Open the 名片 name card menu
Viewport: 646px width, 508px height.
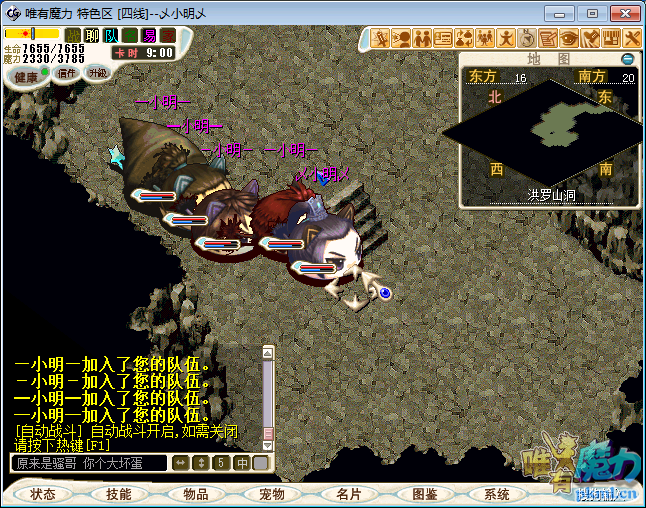coord(347,494)
